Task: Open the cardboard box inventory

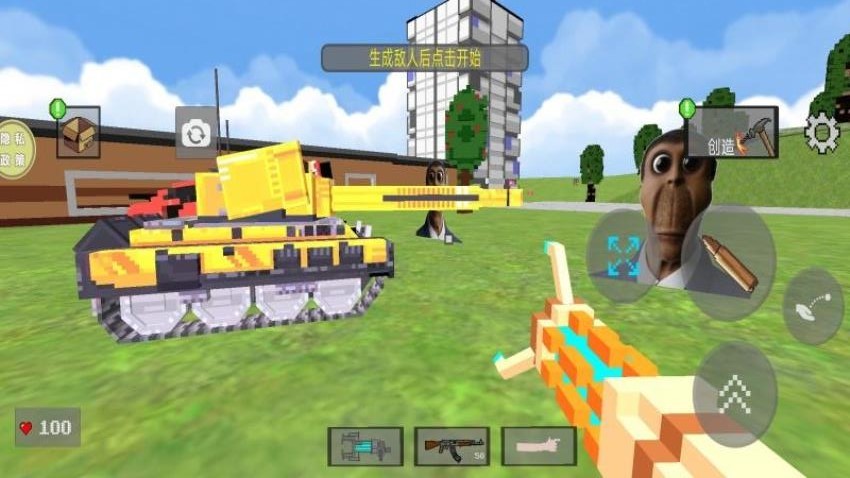Action: 78,134
